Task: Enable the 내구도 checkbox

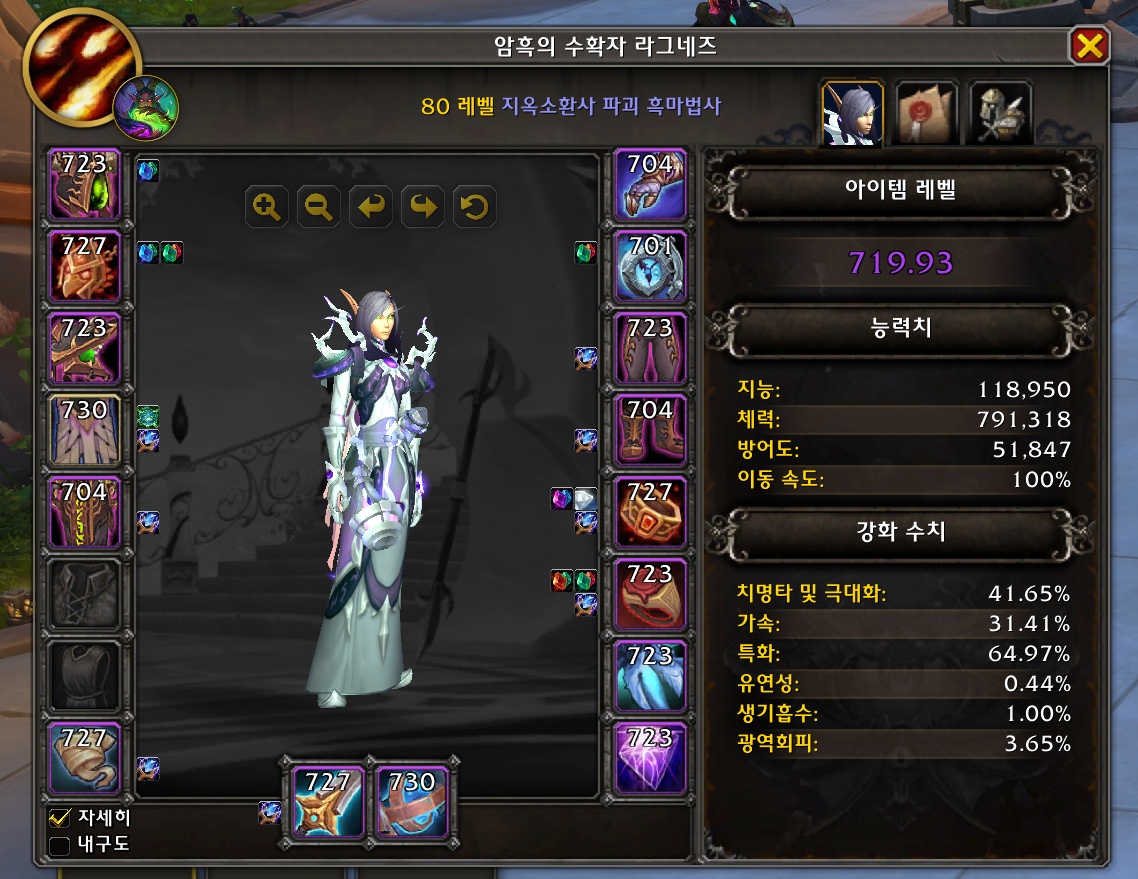Action: [60, 846]
